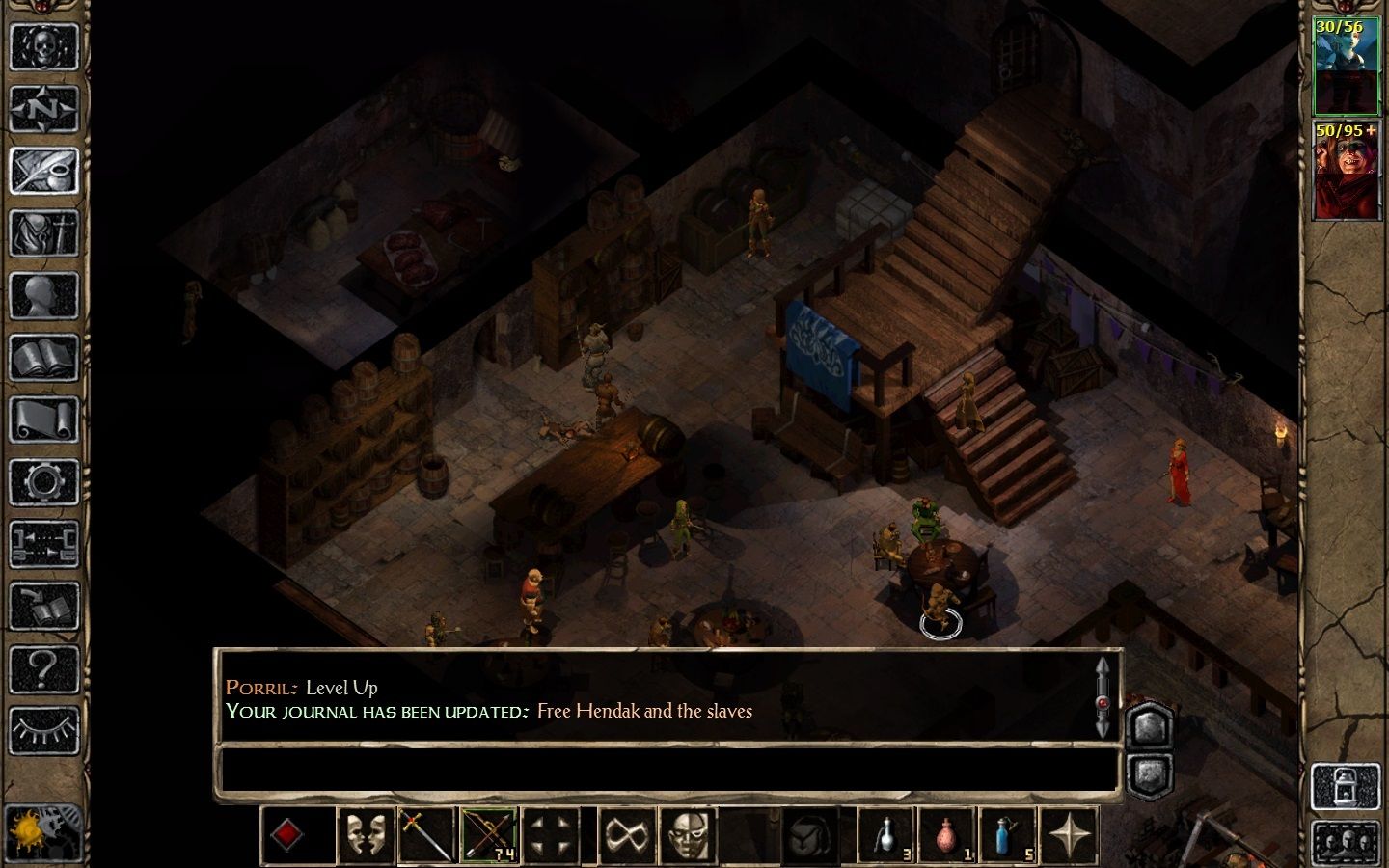Show the character record head icon
Viewport: 1389px width, 868px height.
(44, 295)
